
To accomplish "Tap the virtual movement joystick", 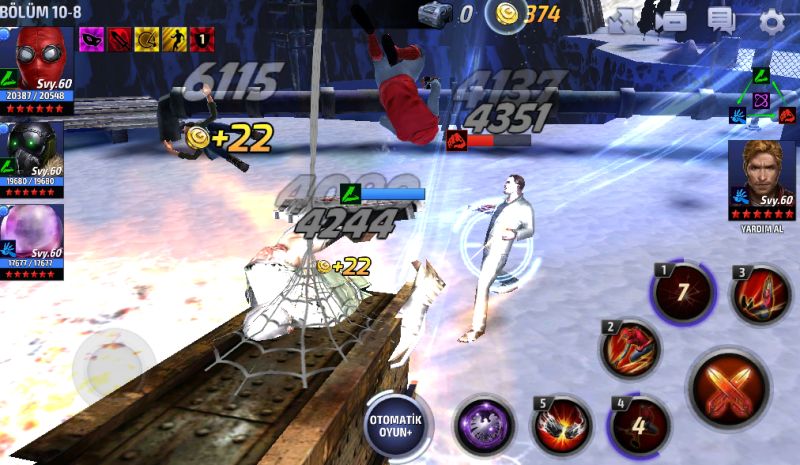I will 113,367.
